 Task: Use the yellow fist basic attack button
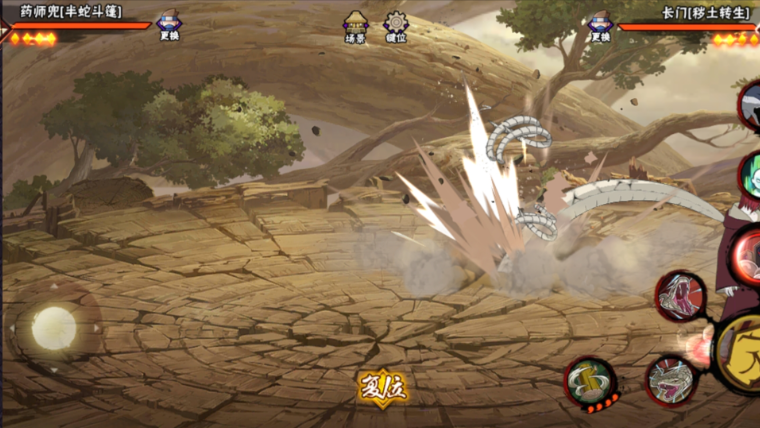click(x=742, y=352)
